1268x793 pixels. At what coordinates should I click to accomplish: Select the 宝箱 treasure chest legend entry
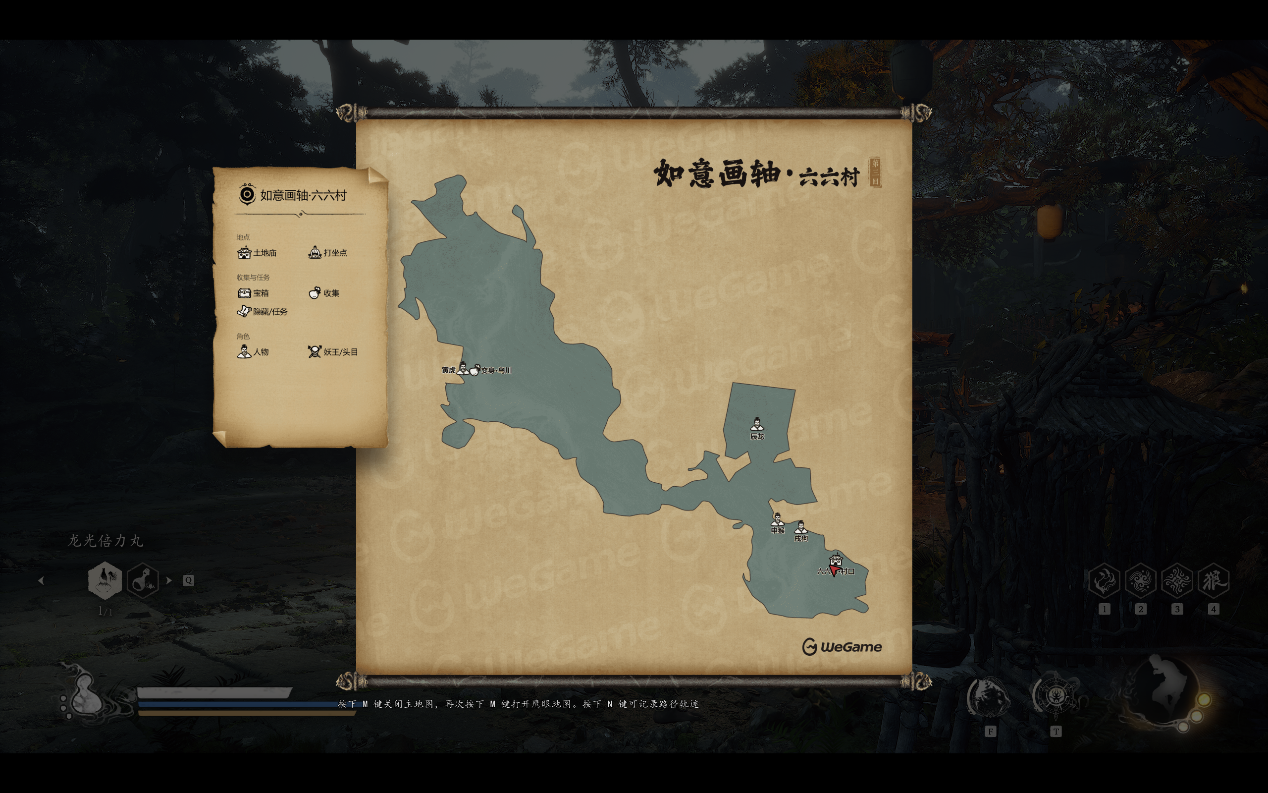click(253, 293)
